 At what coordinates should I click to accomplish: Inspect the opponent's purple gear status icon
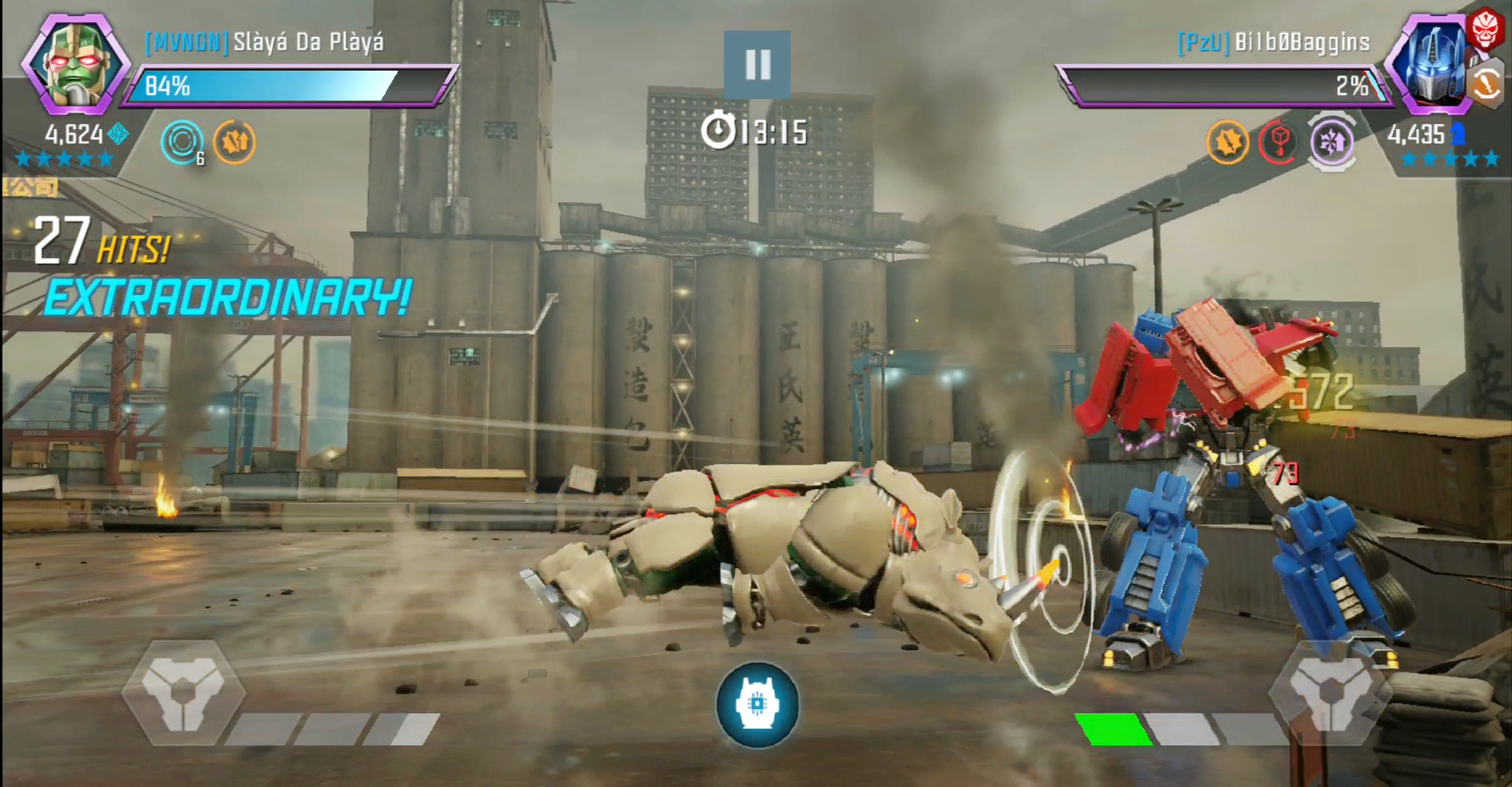coord(1331,141)
